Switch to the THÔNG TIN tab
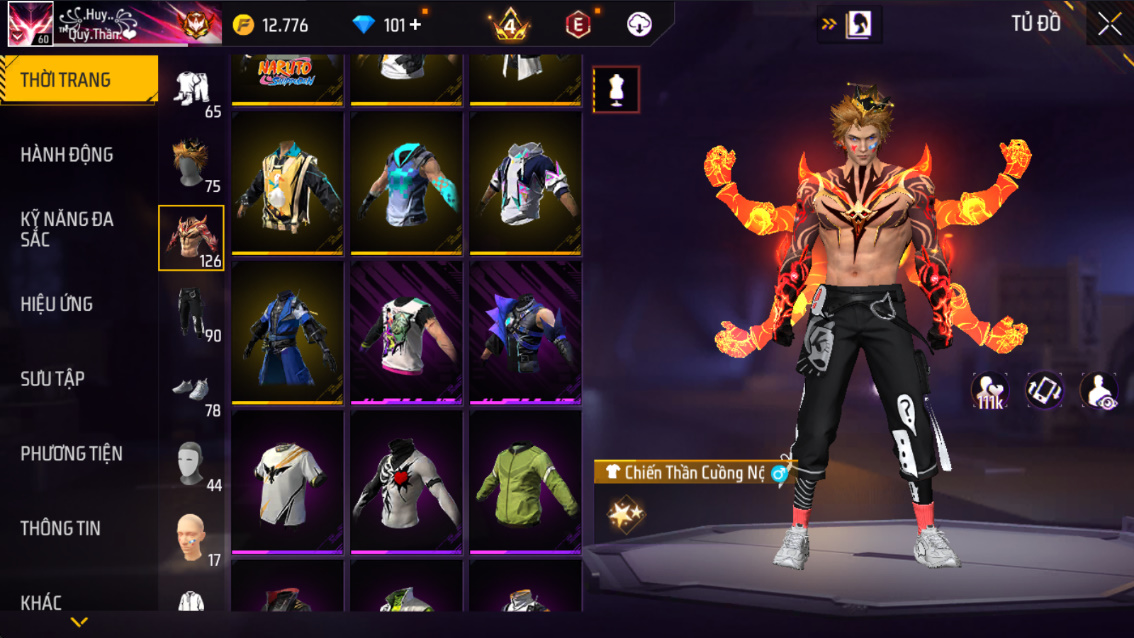Viewport: 1134px width, 638px height. pyautogui.click(x=61, y=528)
